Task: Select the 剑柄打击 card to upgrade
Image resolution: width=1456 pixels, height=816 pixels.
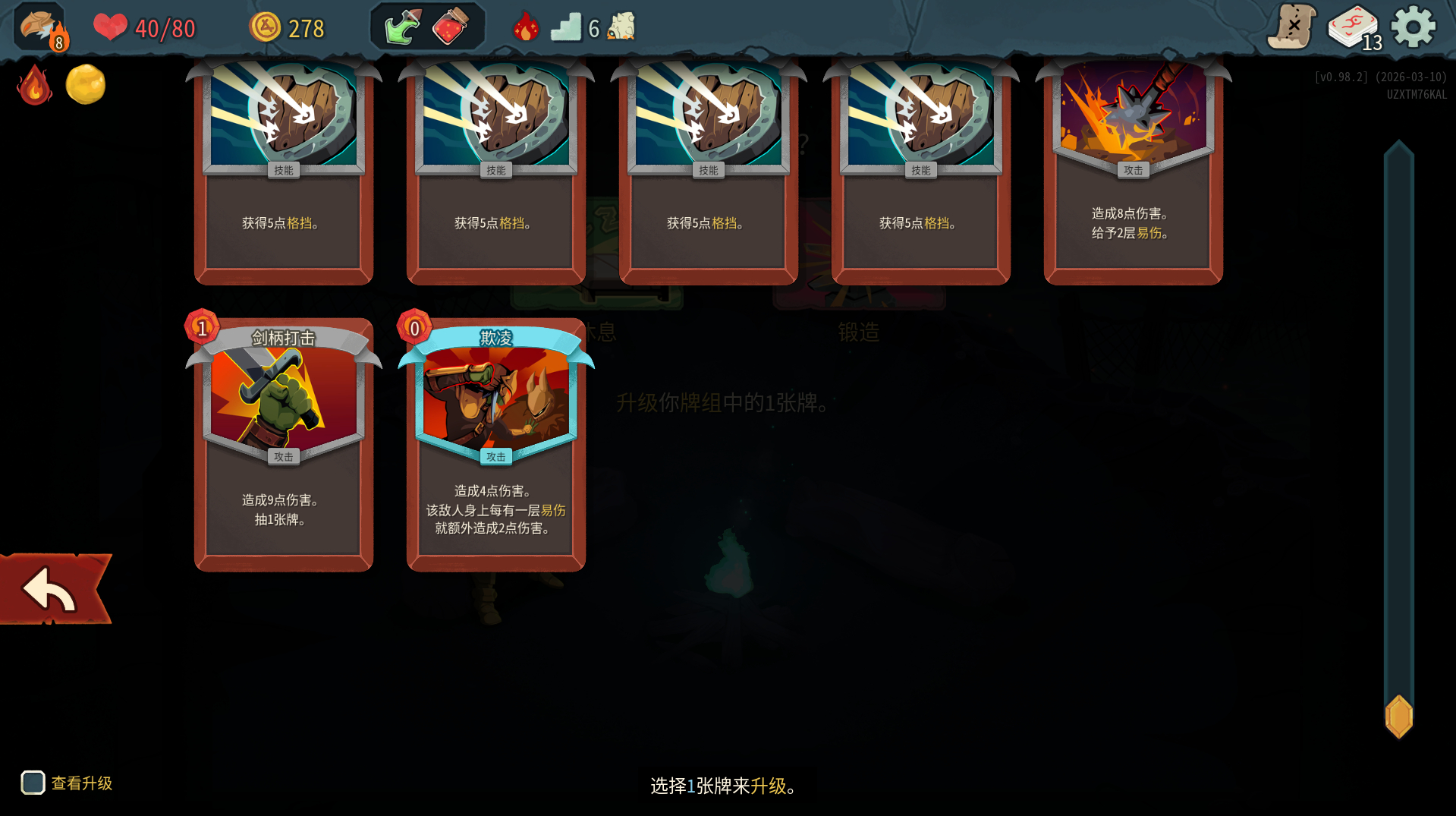Action: (x=283, y=444)
